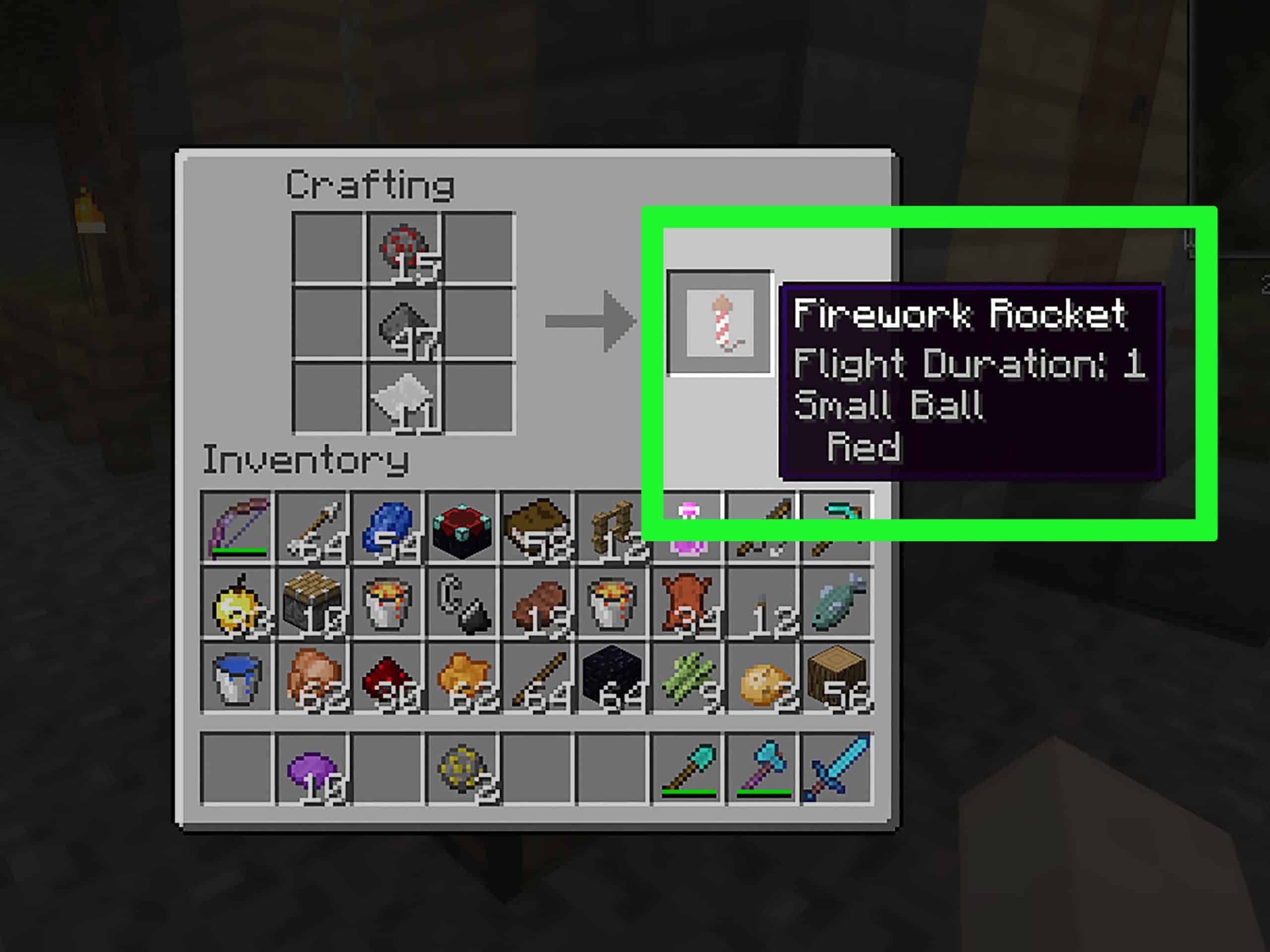Select the piston block stack
This screenshot has height=952, width=1270.
point(313,602)
